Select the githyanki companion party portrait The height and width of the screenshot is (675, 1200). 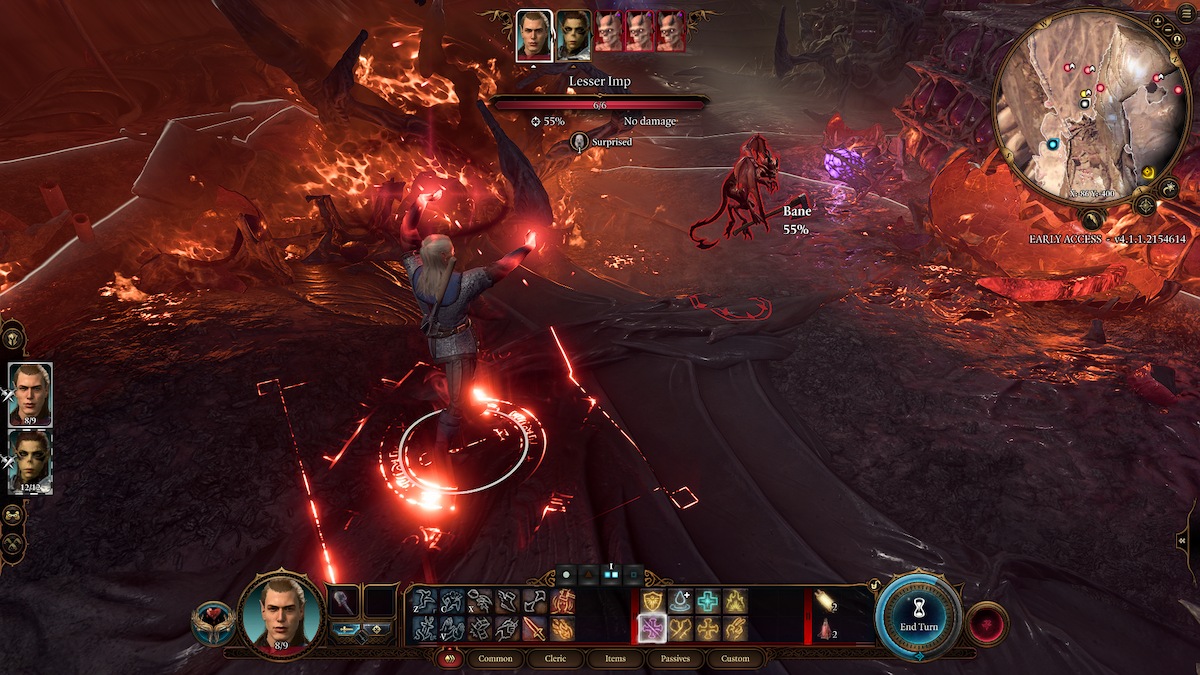click(x=30, y=460)
